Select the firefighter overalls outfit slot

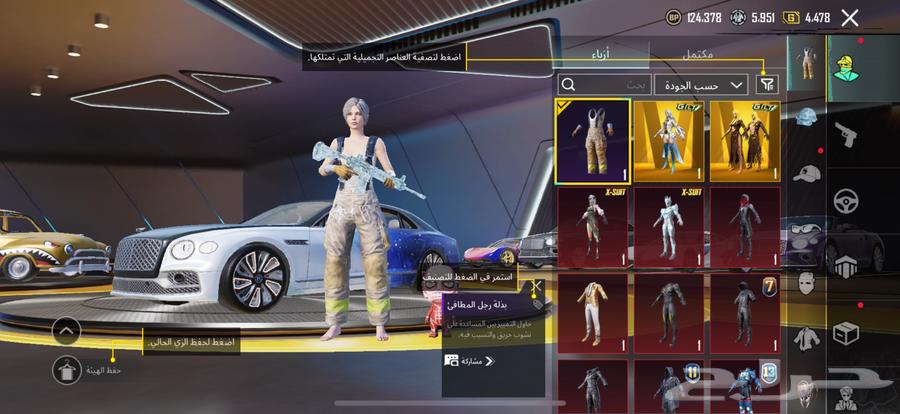point(593,141)
